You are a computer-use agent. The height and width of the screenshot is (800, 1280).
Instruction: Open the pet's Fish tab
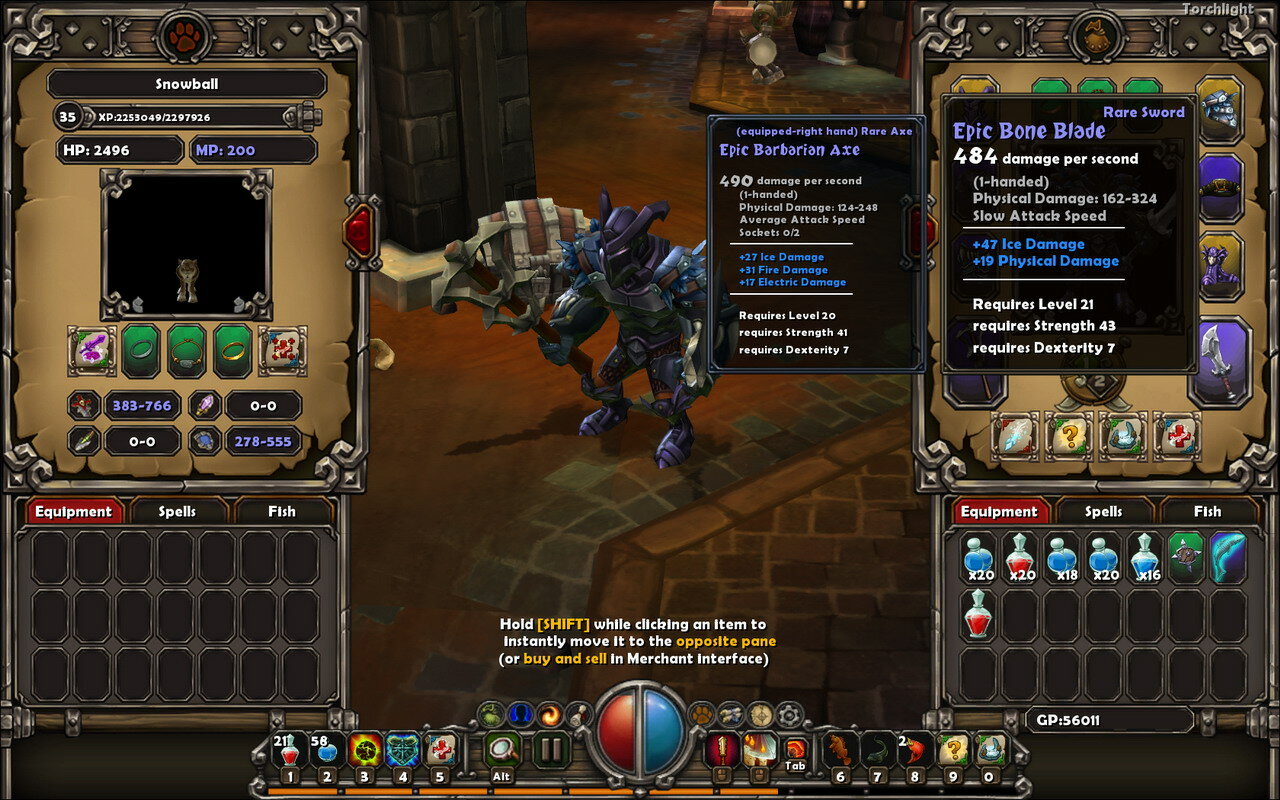click(281, 511)
